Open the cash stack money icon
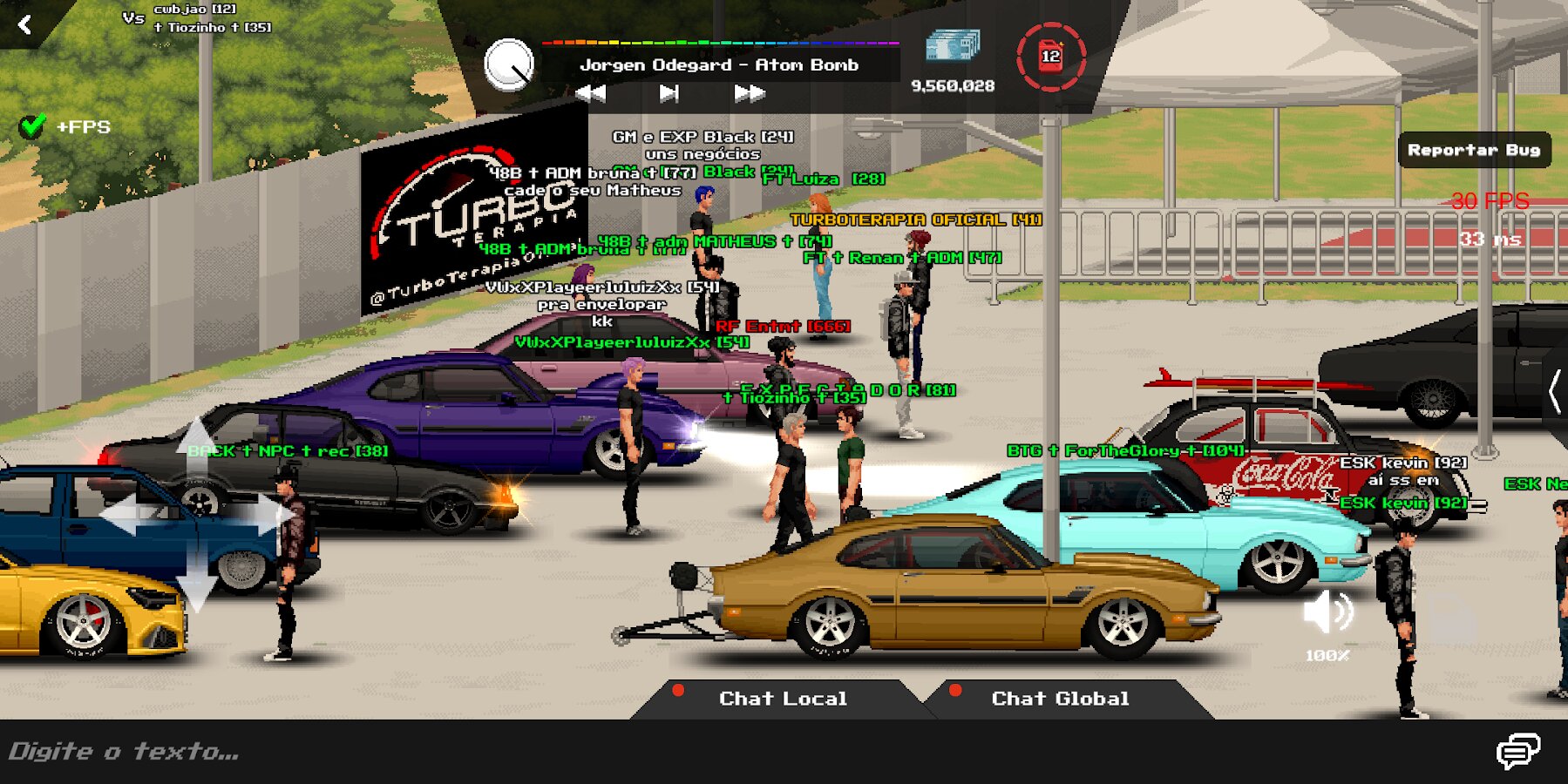This screenshot has width=1568, height=784. tap(952, 45)
